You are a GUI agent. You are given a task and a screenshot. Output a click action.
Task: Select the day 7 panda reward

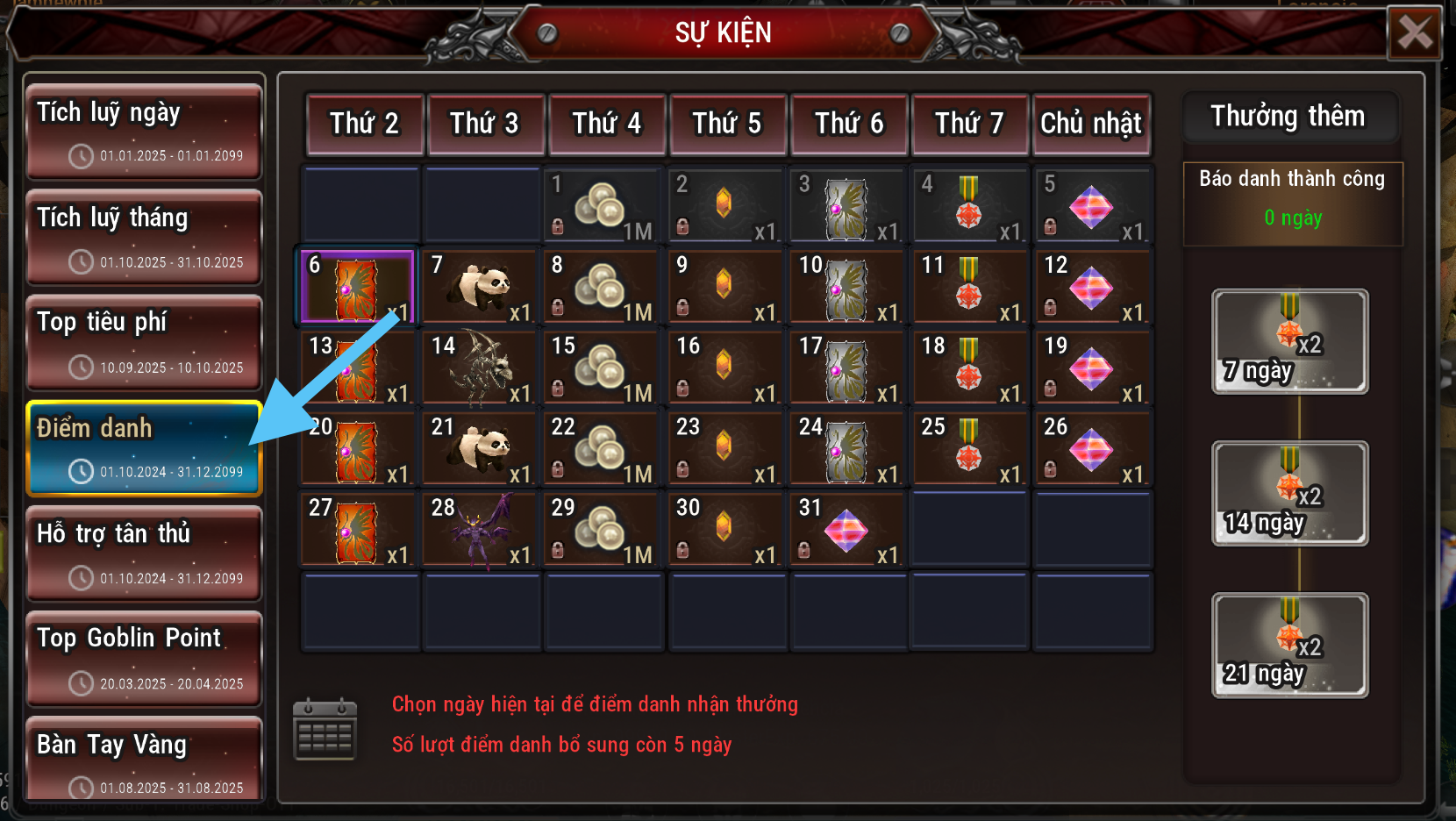click(x=480, y=288)
